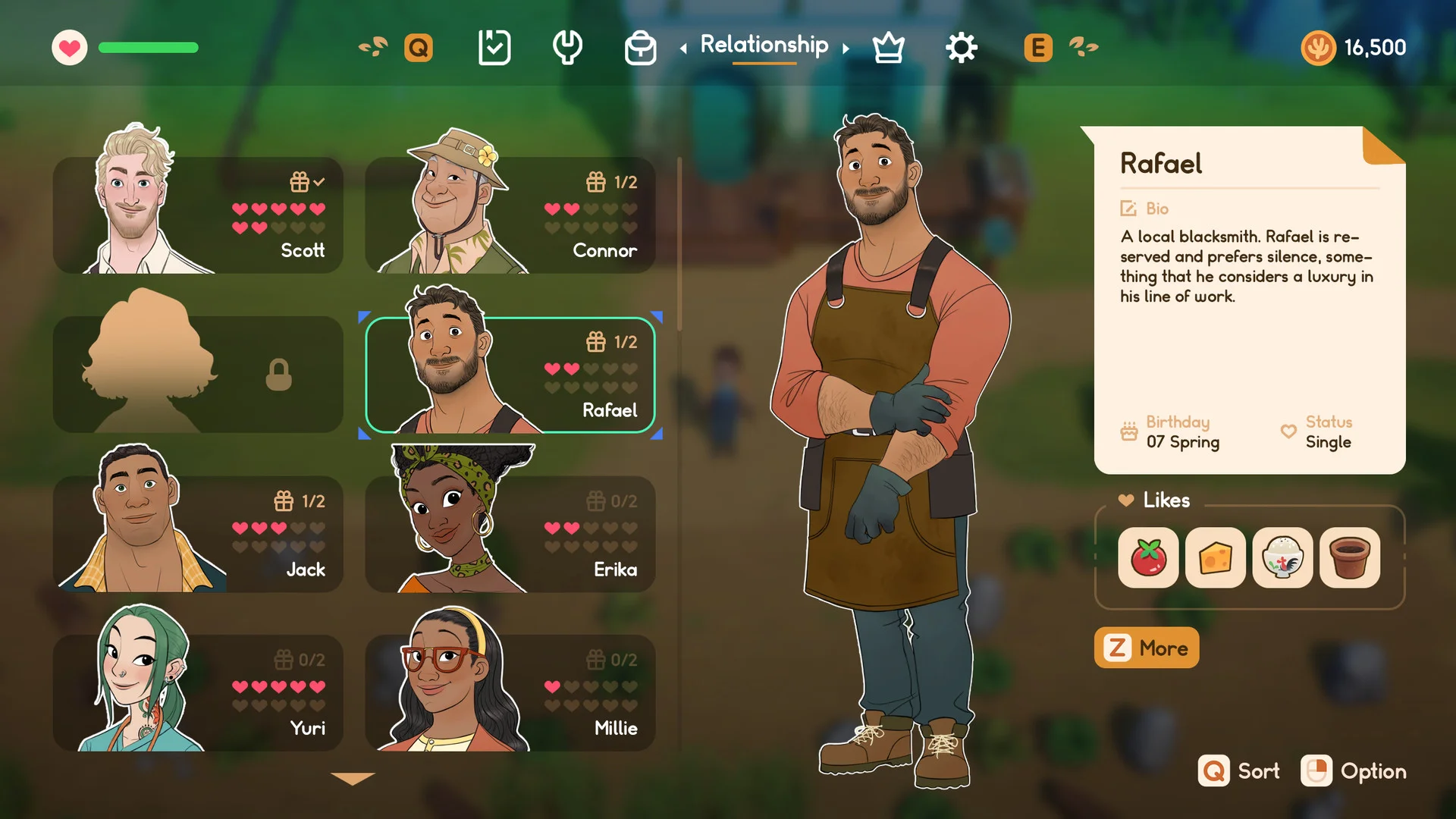Select the locked silhouette character card
This screenshot has height=819, width=1456.
(x=198, y=375)
